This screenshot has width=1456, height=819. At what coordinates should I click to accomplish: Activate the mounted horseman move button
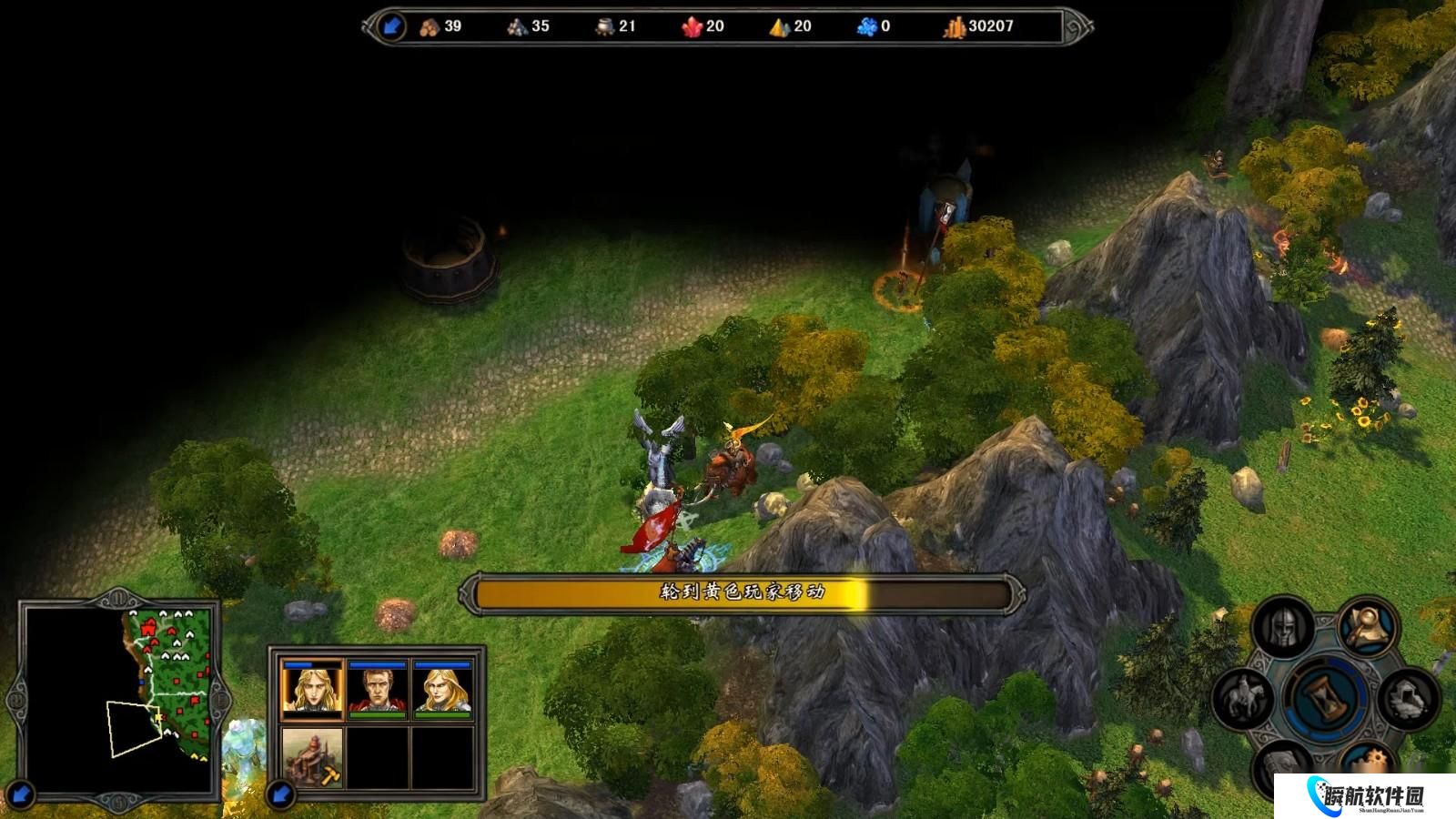(1245, 699)
